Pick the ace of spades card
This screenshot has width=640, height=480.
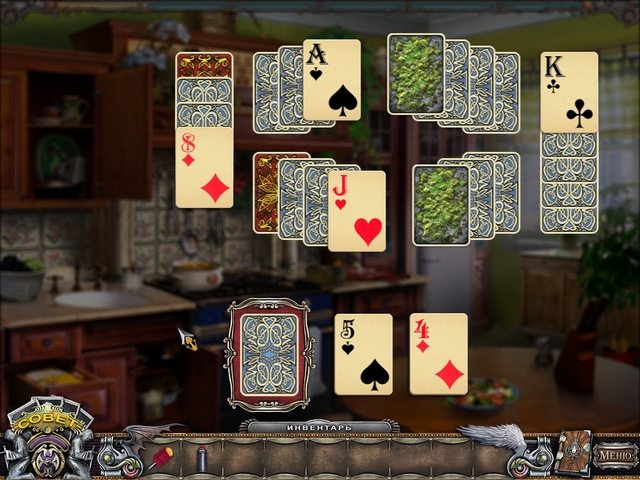click(332, 80)
